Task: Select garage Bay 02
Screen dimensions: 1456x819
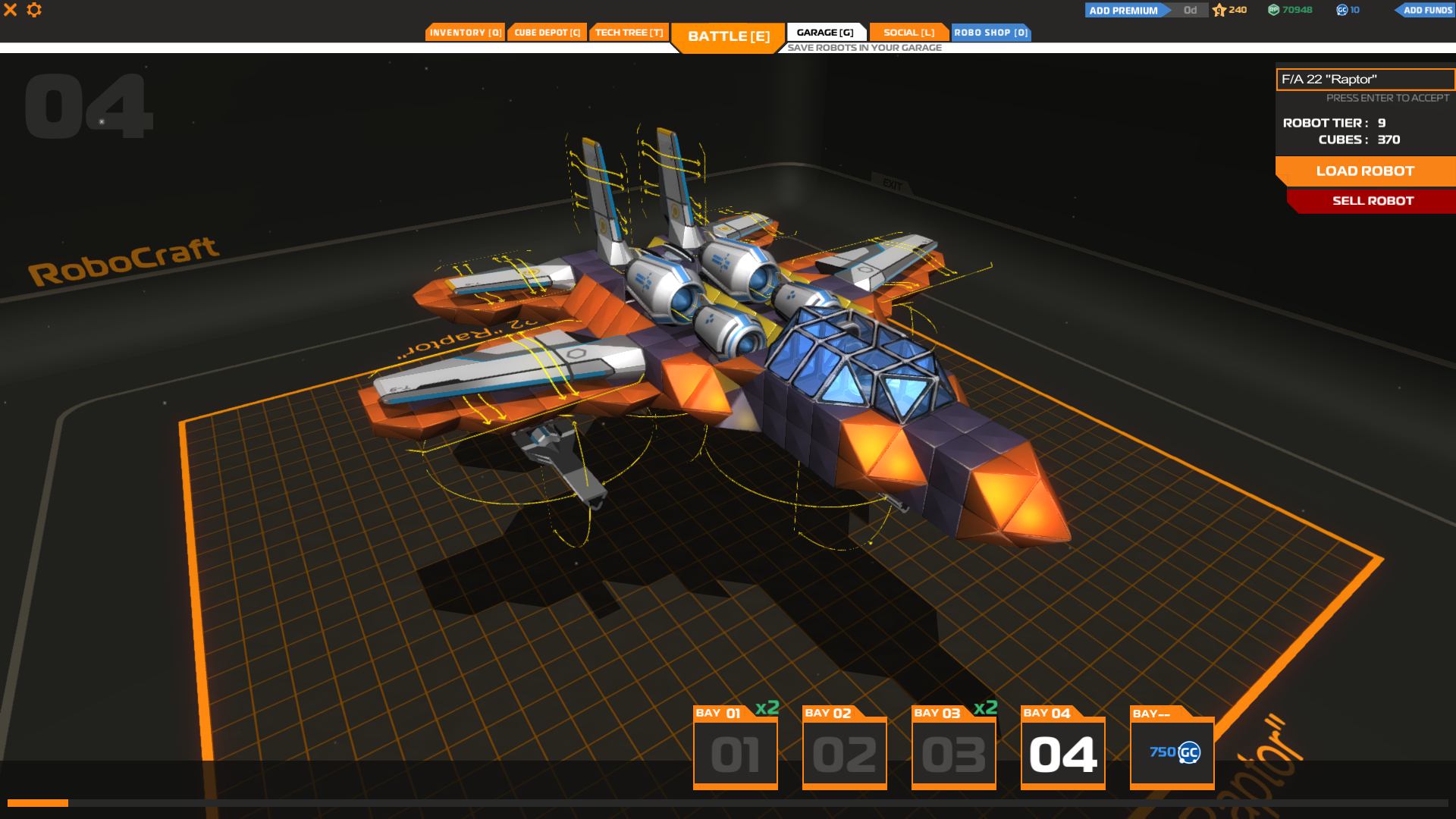Action: tap(844, 751)
